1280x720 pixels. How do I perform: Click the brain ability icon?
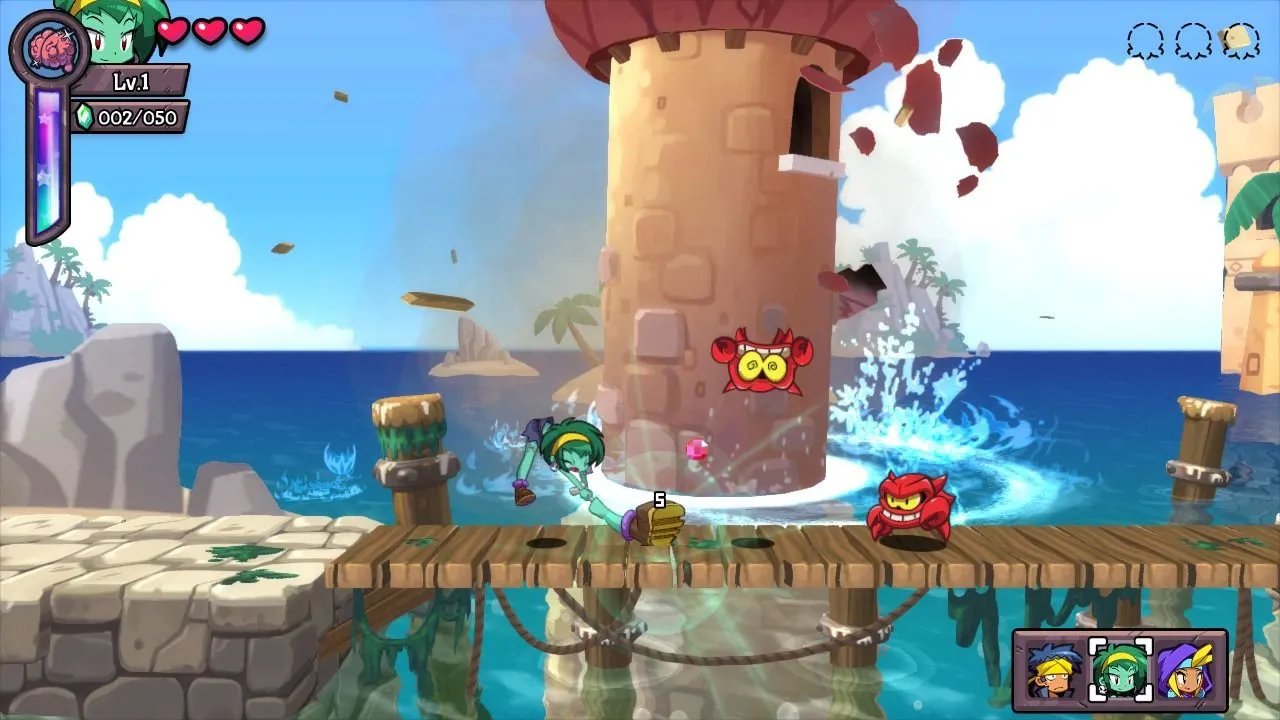pyautogui.click(x=49, y=48)
